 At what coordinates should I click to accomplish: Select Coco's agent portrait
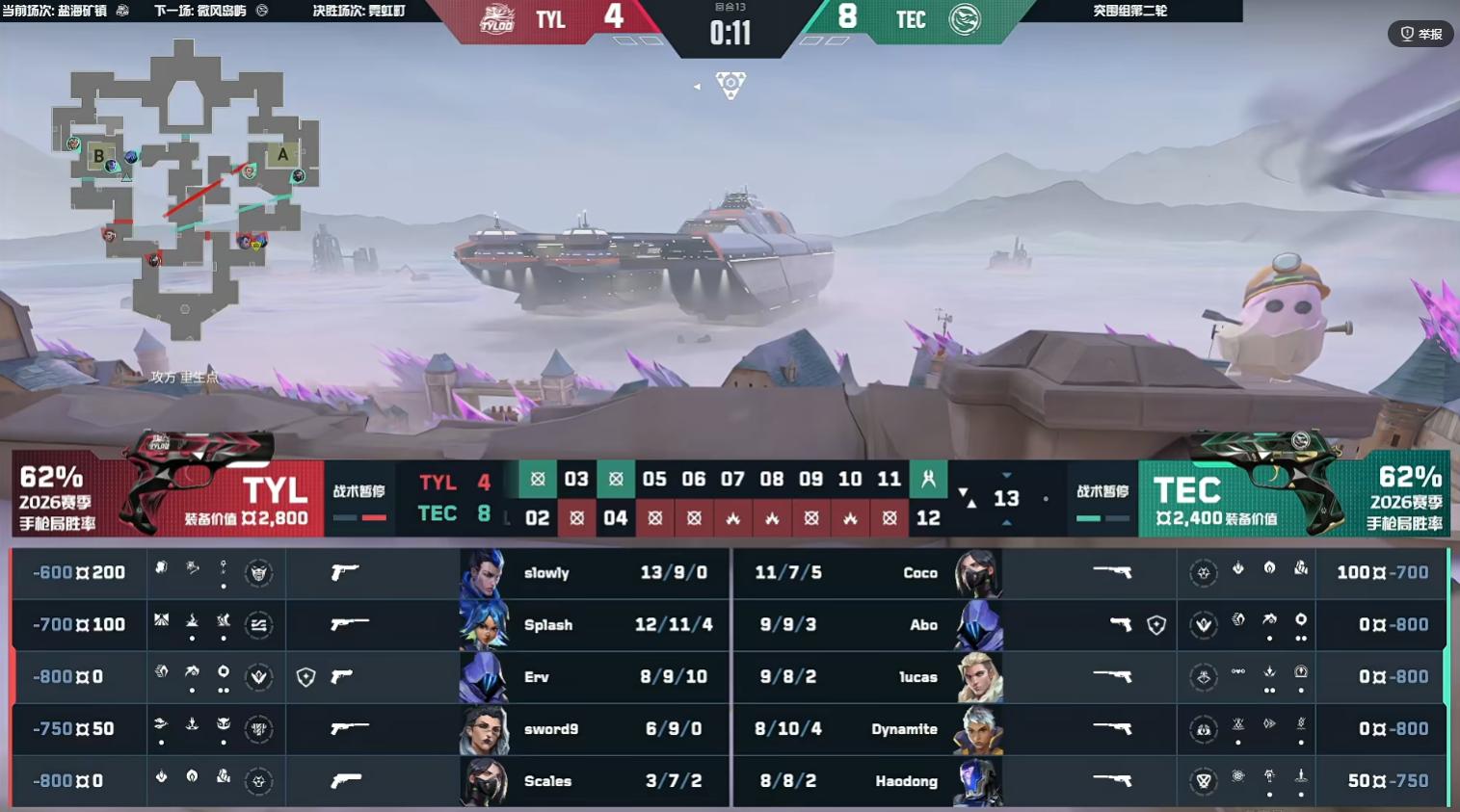point(977,573)
